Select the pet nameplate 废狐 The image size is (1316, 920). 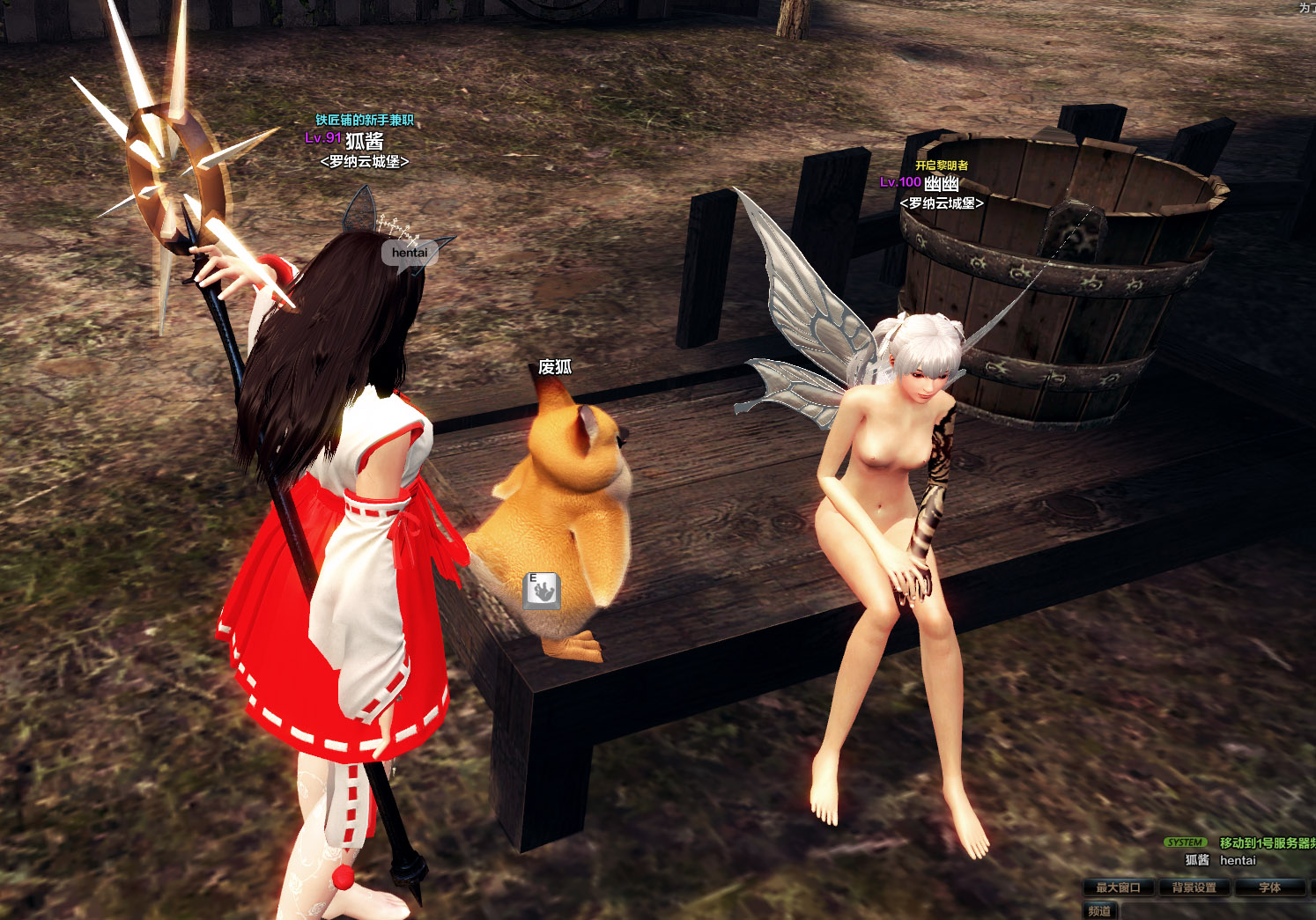(x=555, y=365)
